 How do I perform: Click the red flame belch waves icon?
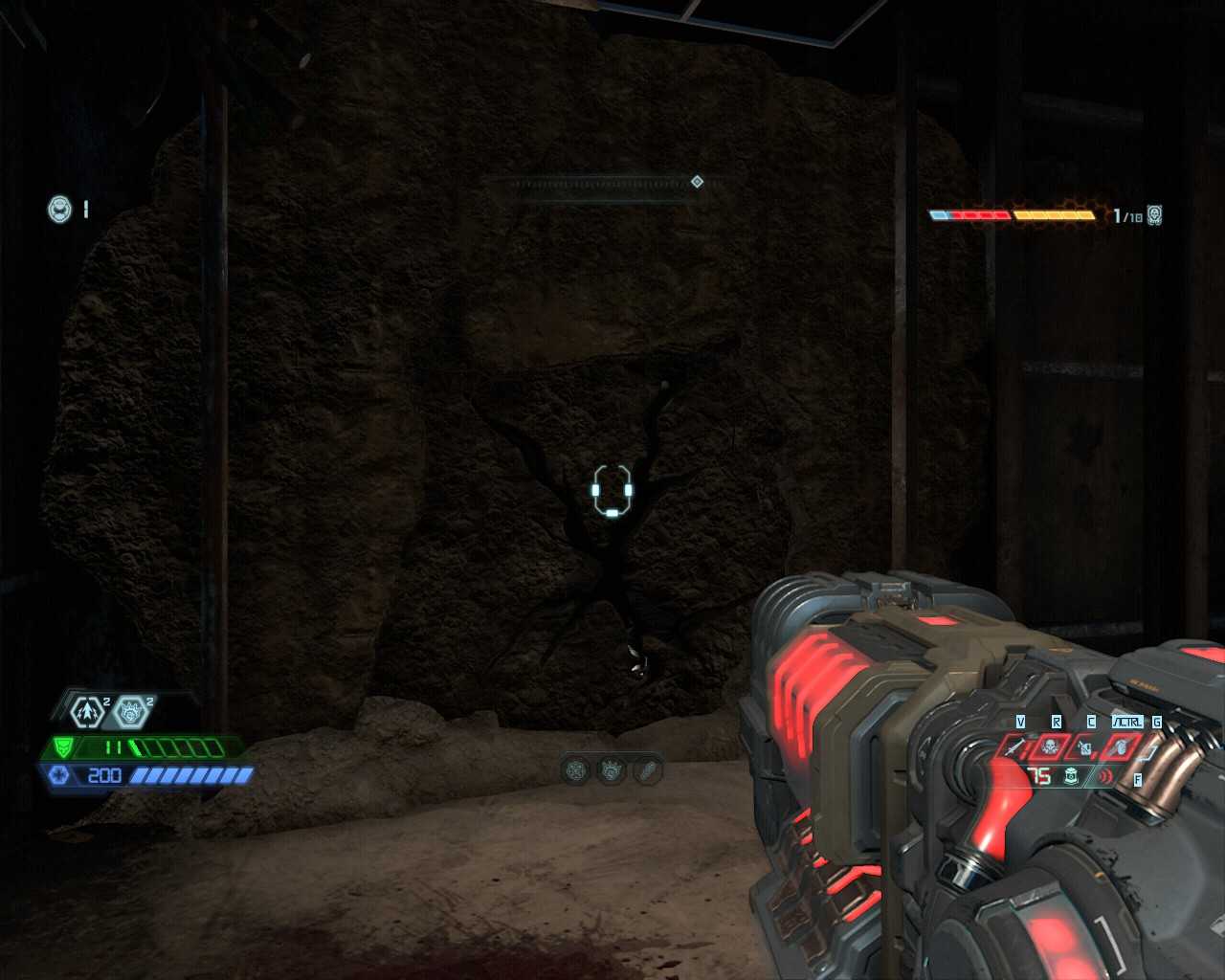click(x=1105, y=777)
